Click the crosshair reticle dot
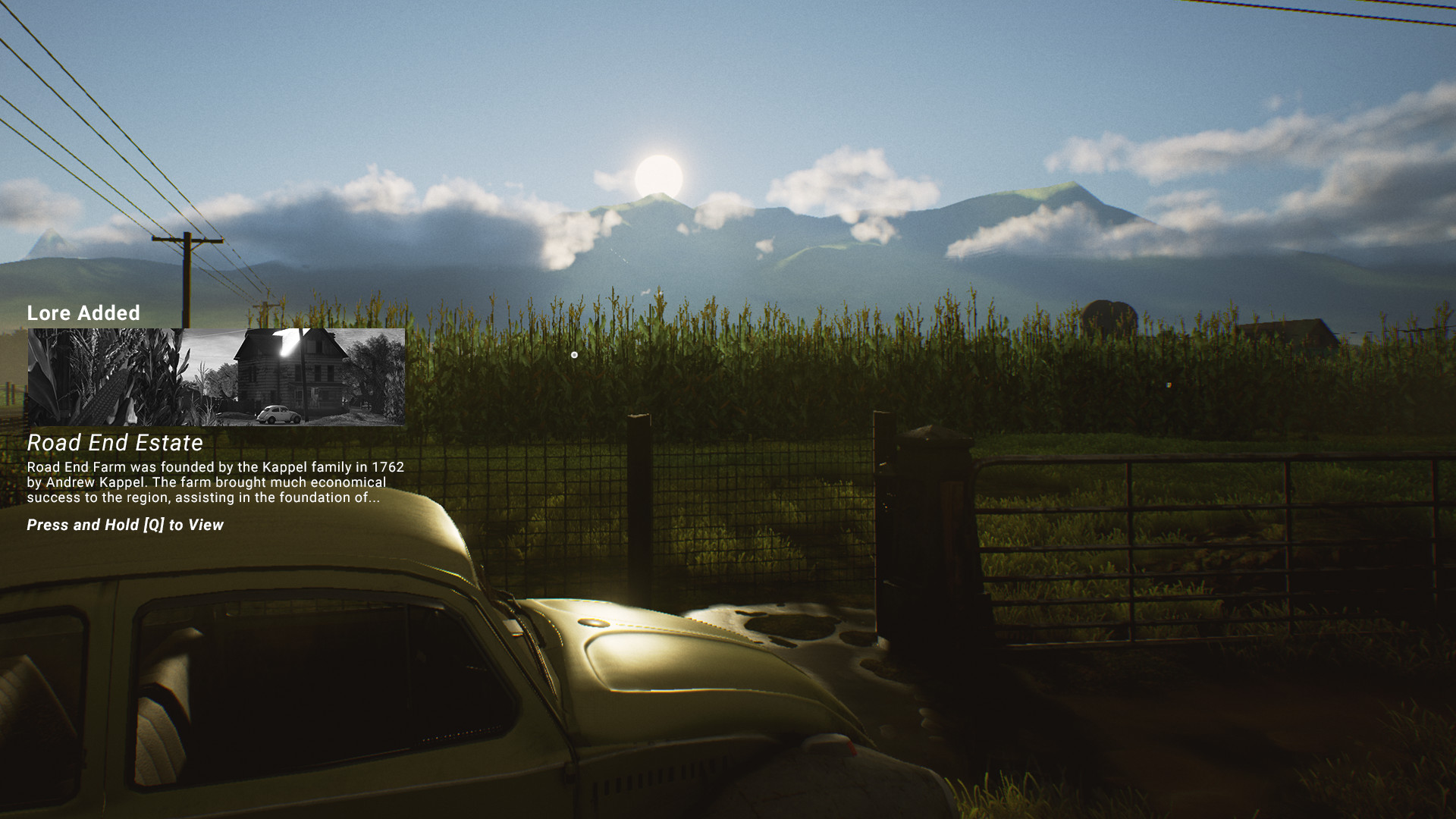Screen dimensions: 1456x819 tap(574, 355)
